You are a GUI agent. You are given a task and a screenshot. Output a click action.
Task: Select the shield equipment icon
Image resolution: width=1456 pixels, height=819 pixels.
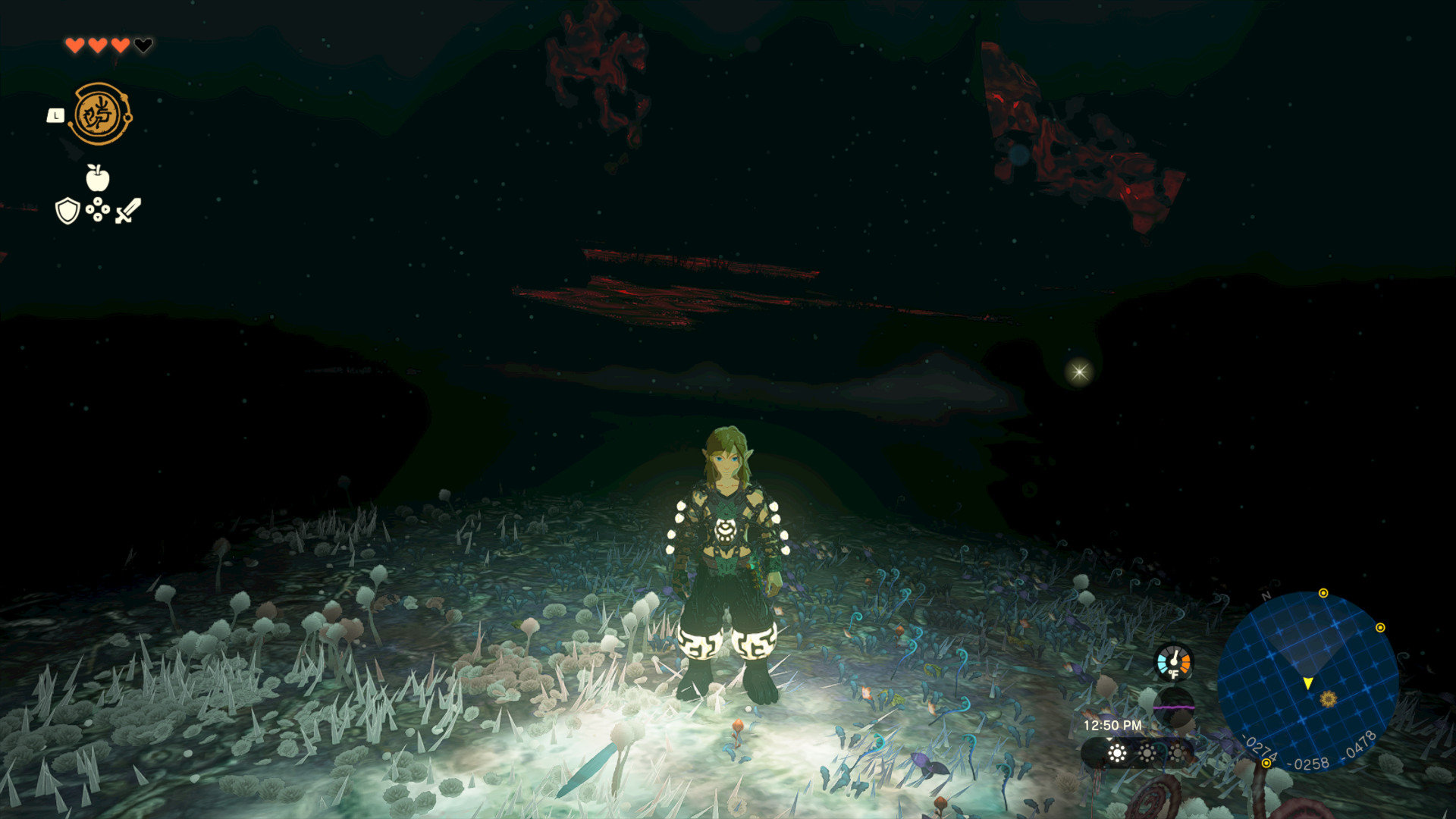(x=67, y=209)
